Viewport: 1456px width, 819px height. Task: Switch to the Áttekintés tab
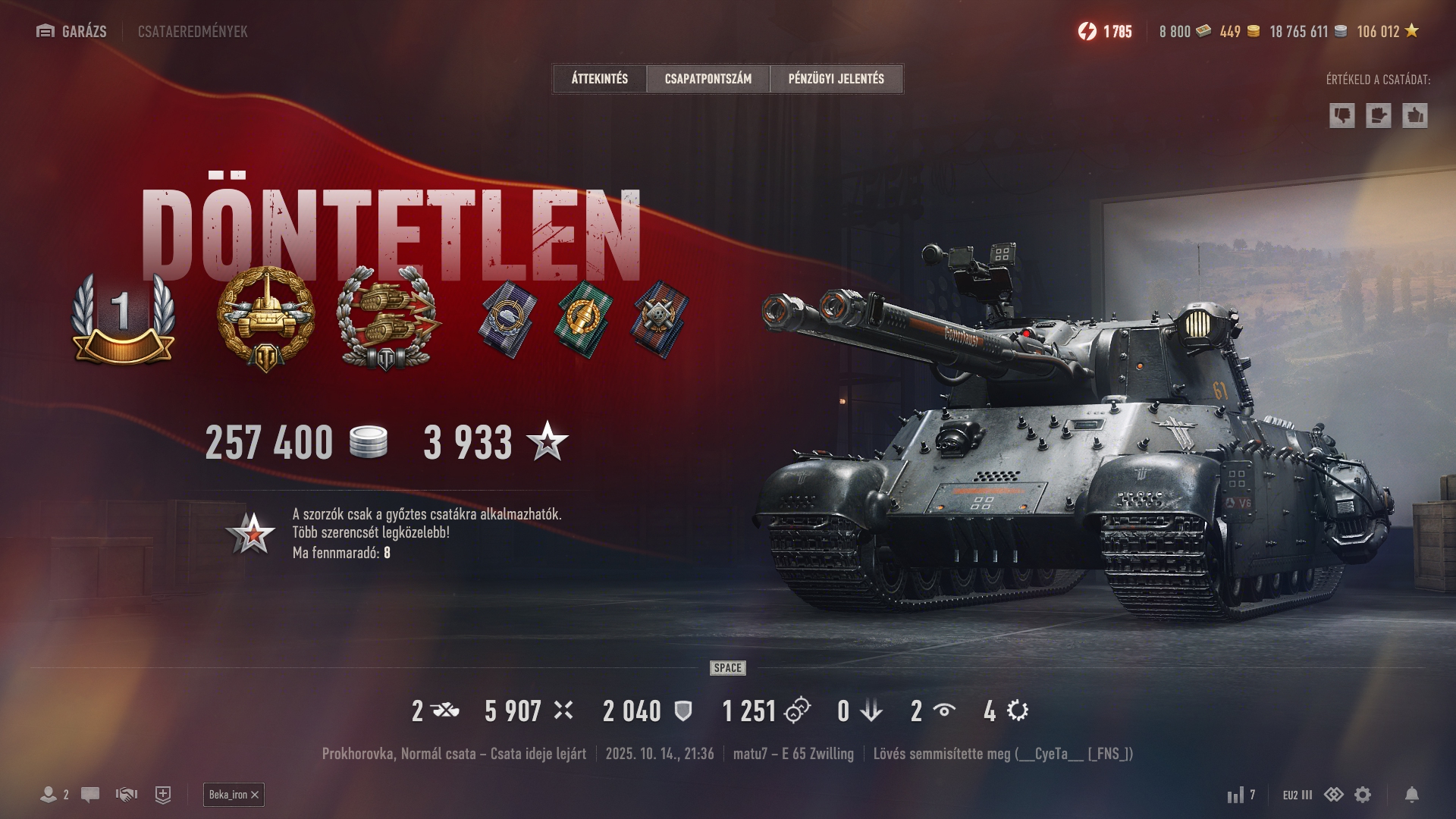[600, 79]
